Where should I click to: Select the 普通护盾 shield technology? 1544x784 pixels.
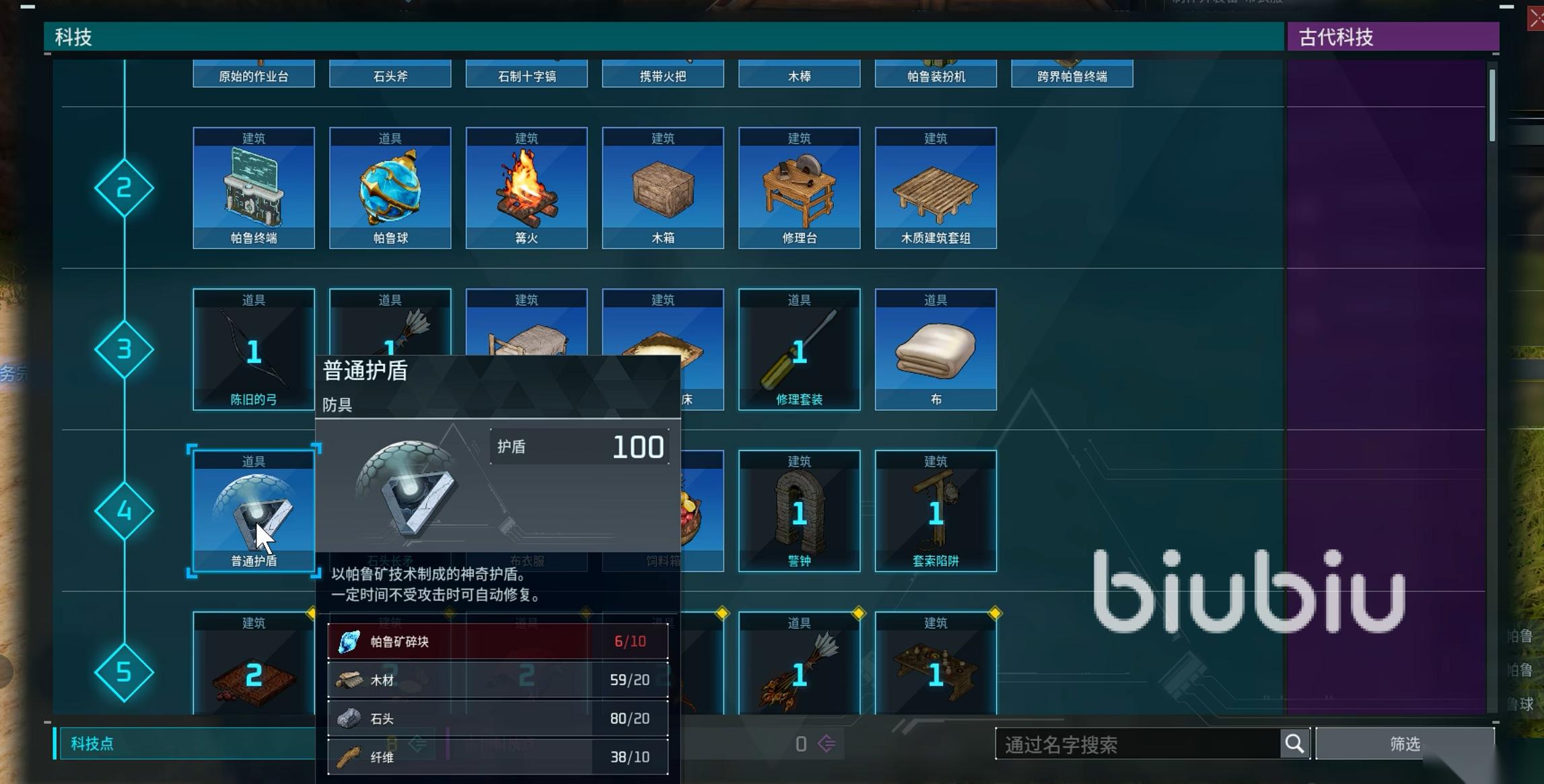pyautogui.click(x=252, y=511)
